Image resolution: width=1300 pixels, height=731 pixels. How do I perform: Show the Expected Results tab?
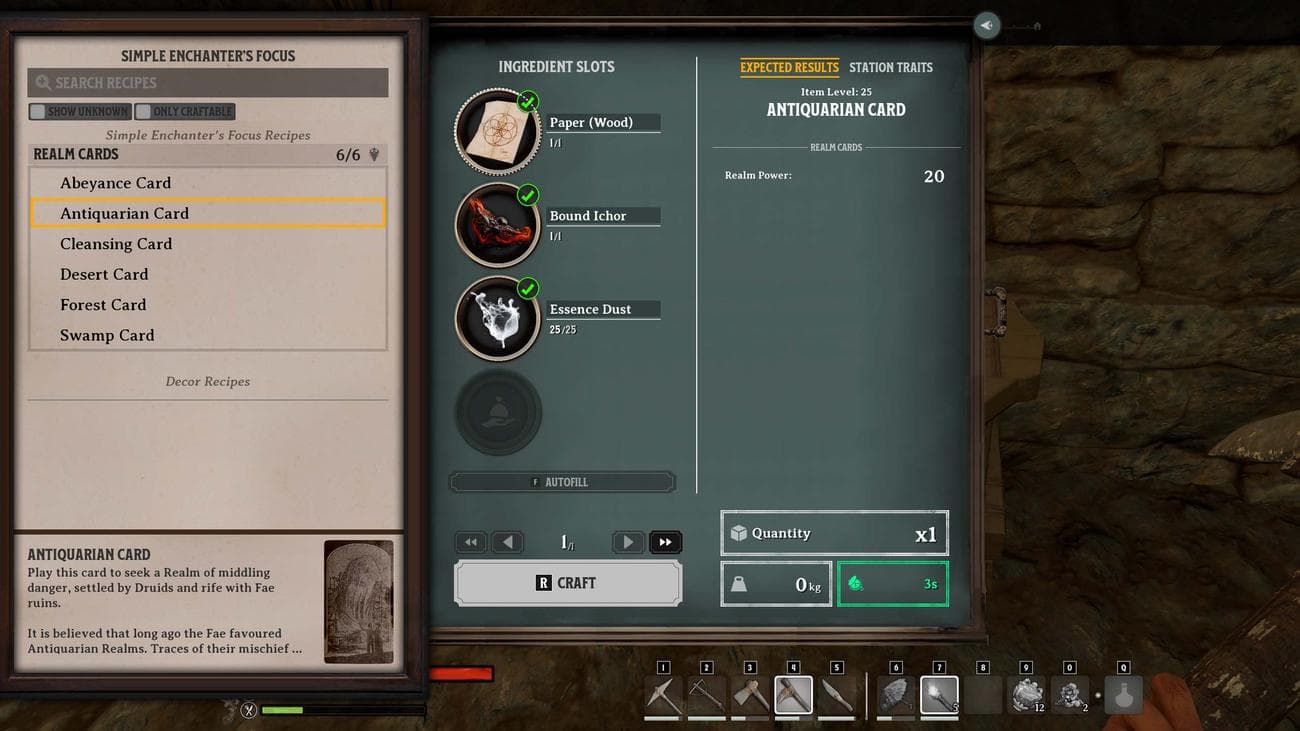pos(789,67)
